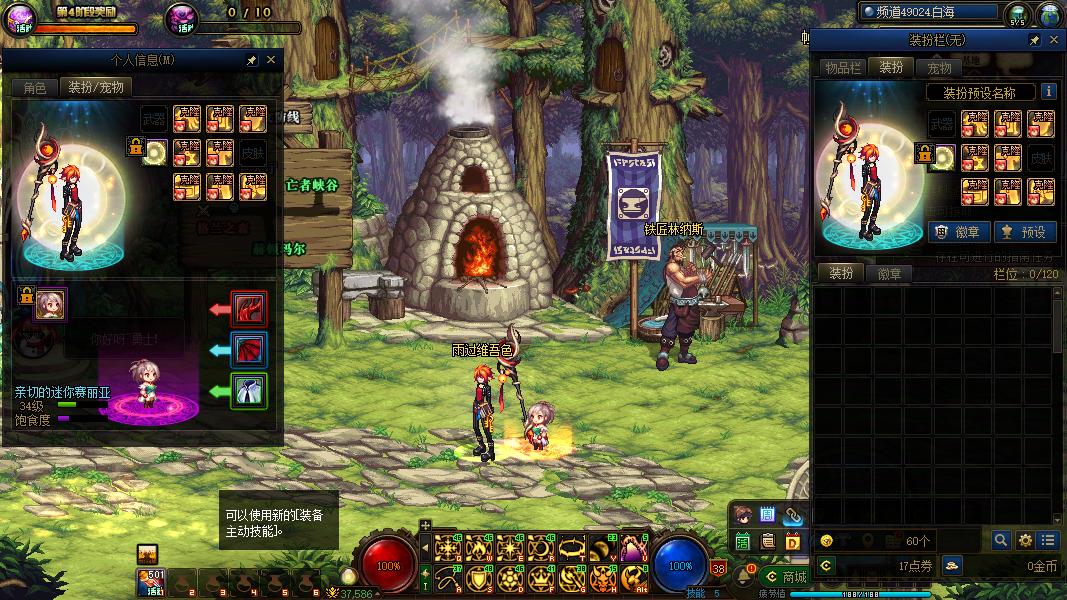
Task: Pin the 装扮栏 costume panel
Action: tap(1035, 40)
